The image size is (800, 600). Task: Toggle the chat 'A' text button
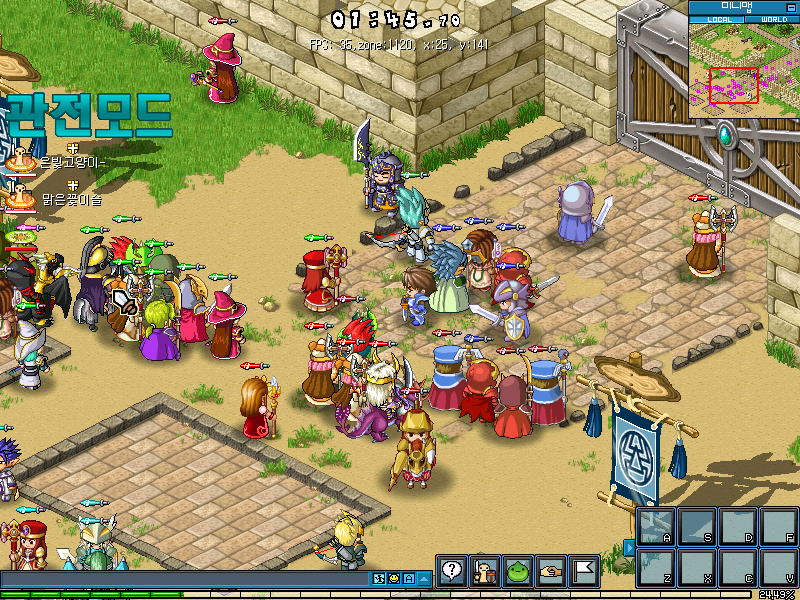pos(409,578)
